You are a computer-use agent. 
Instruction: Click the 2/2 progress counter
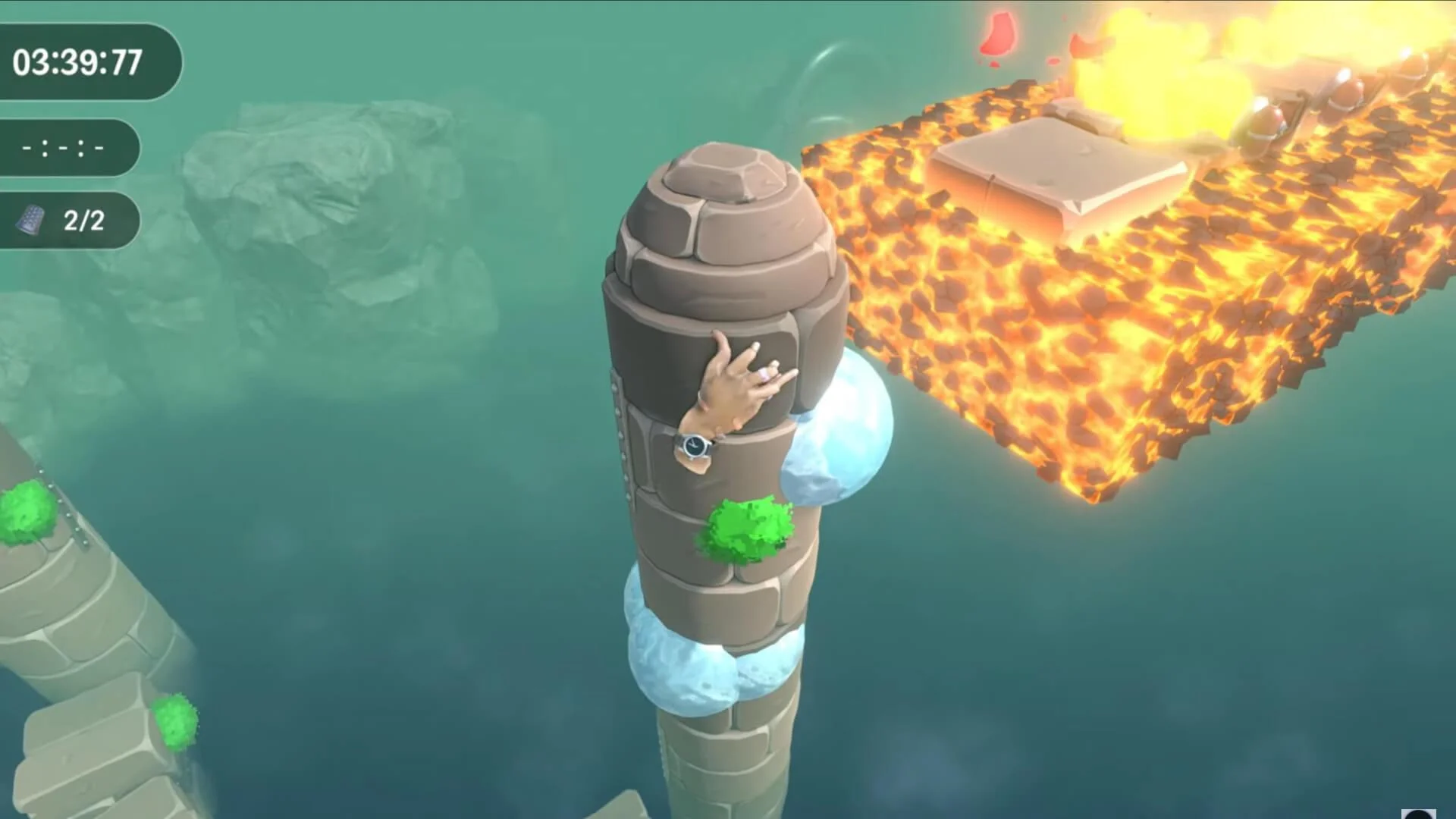point(83,220)
